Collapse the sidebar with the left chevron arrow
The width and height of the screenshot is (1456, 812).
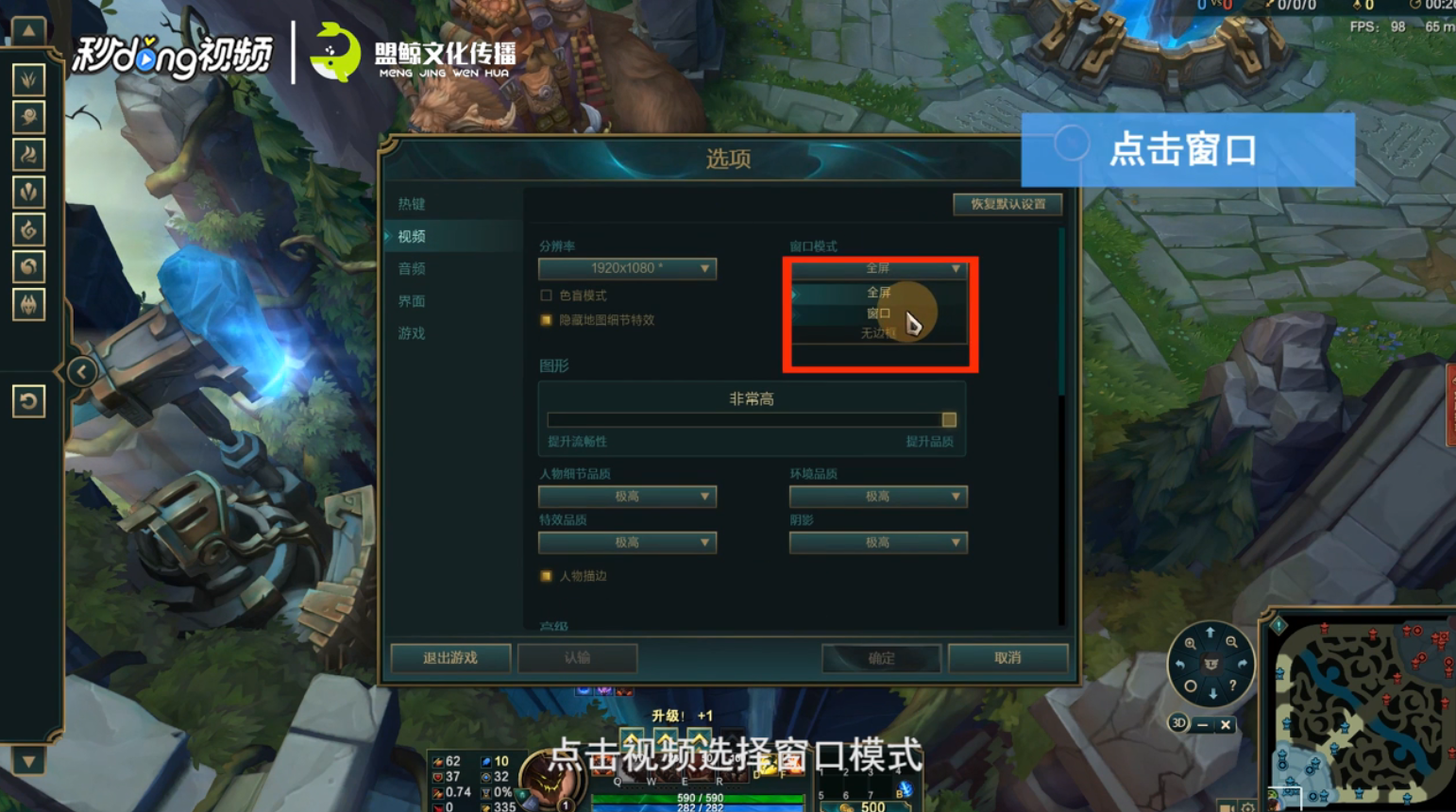83,371
